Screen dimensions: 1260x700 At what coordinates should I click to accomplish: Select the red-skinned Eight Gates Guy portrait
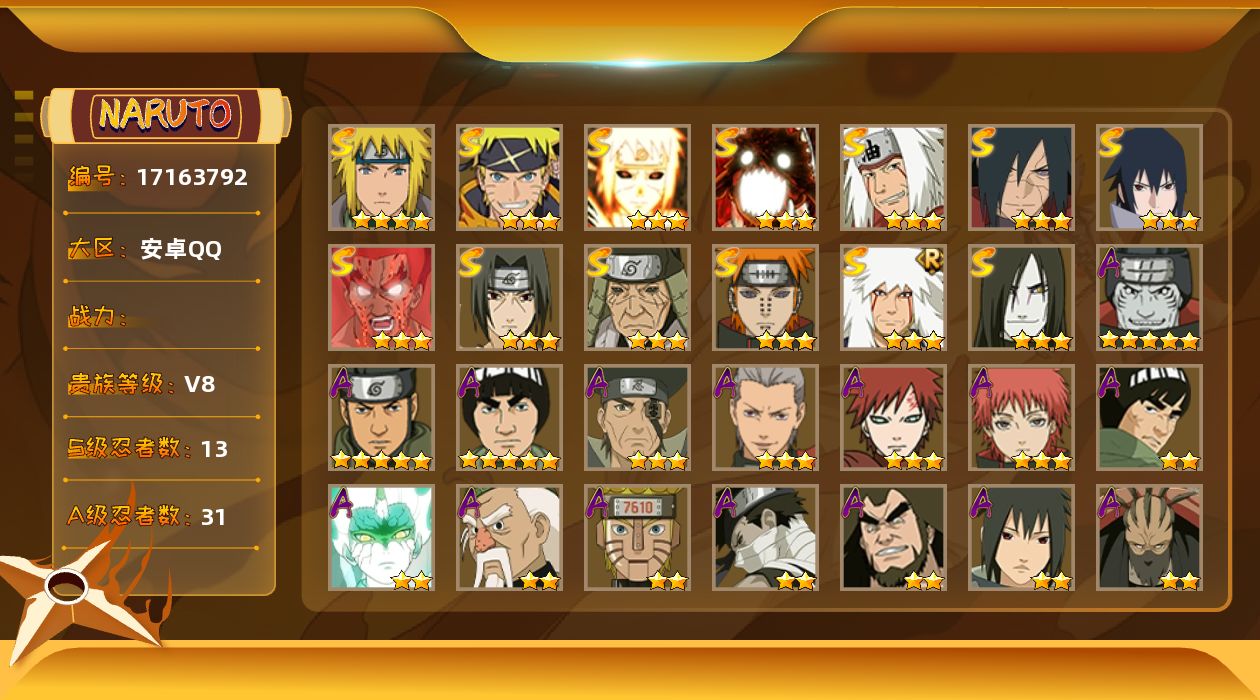pos(381,297)
